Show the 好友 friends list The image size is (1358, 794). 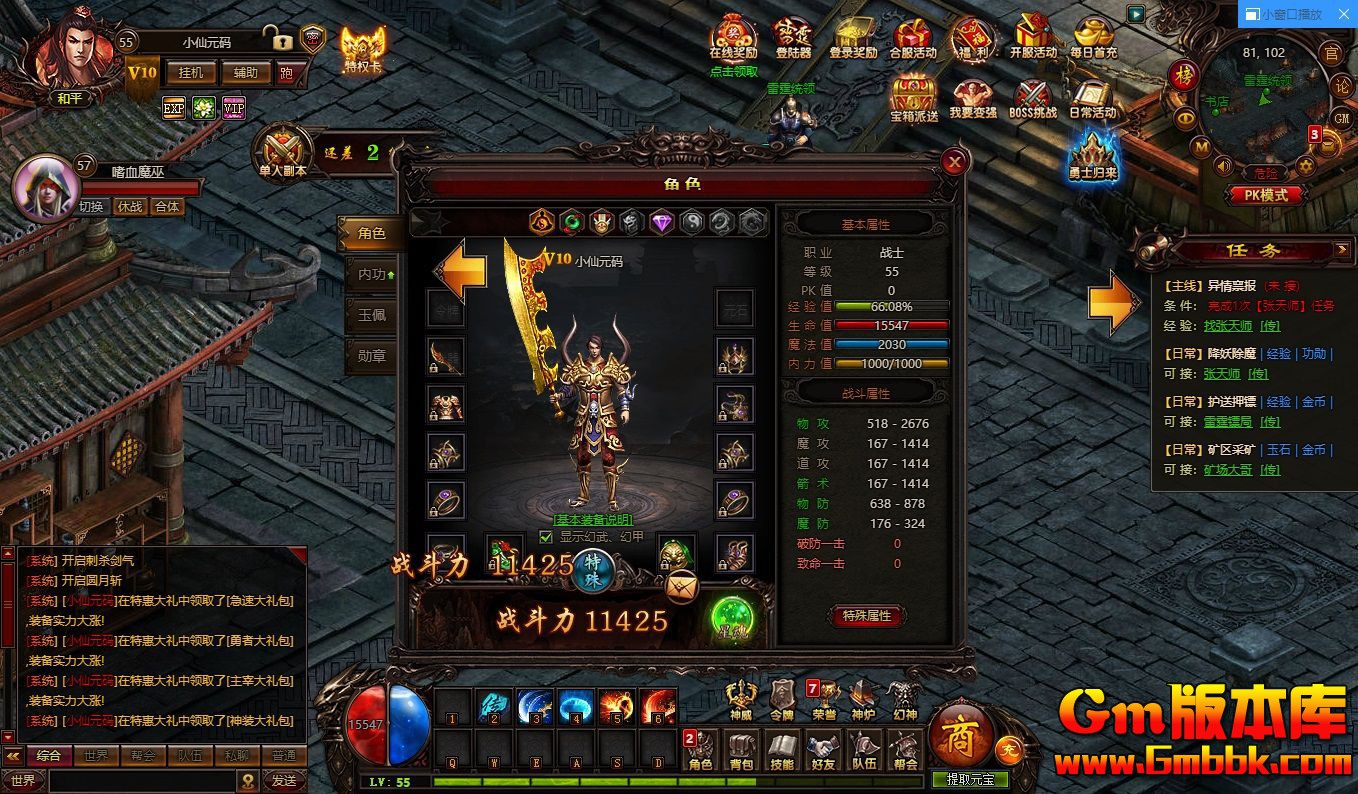click(x=823, y=750)
